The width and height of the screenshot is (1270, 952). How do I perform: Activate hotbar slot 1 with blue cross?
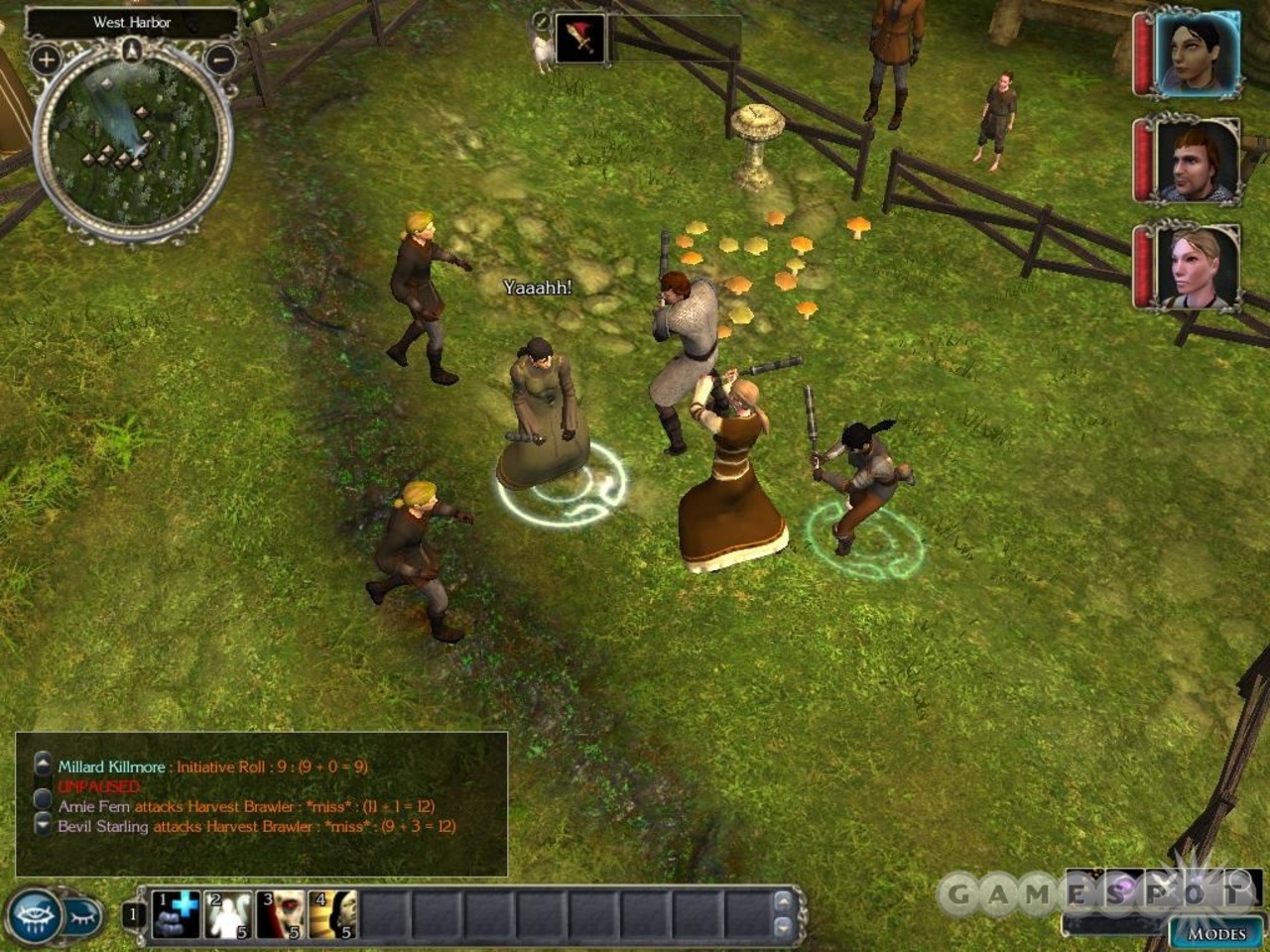coord(177,914)
